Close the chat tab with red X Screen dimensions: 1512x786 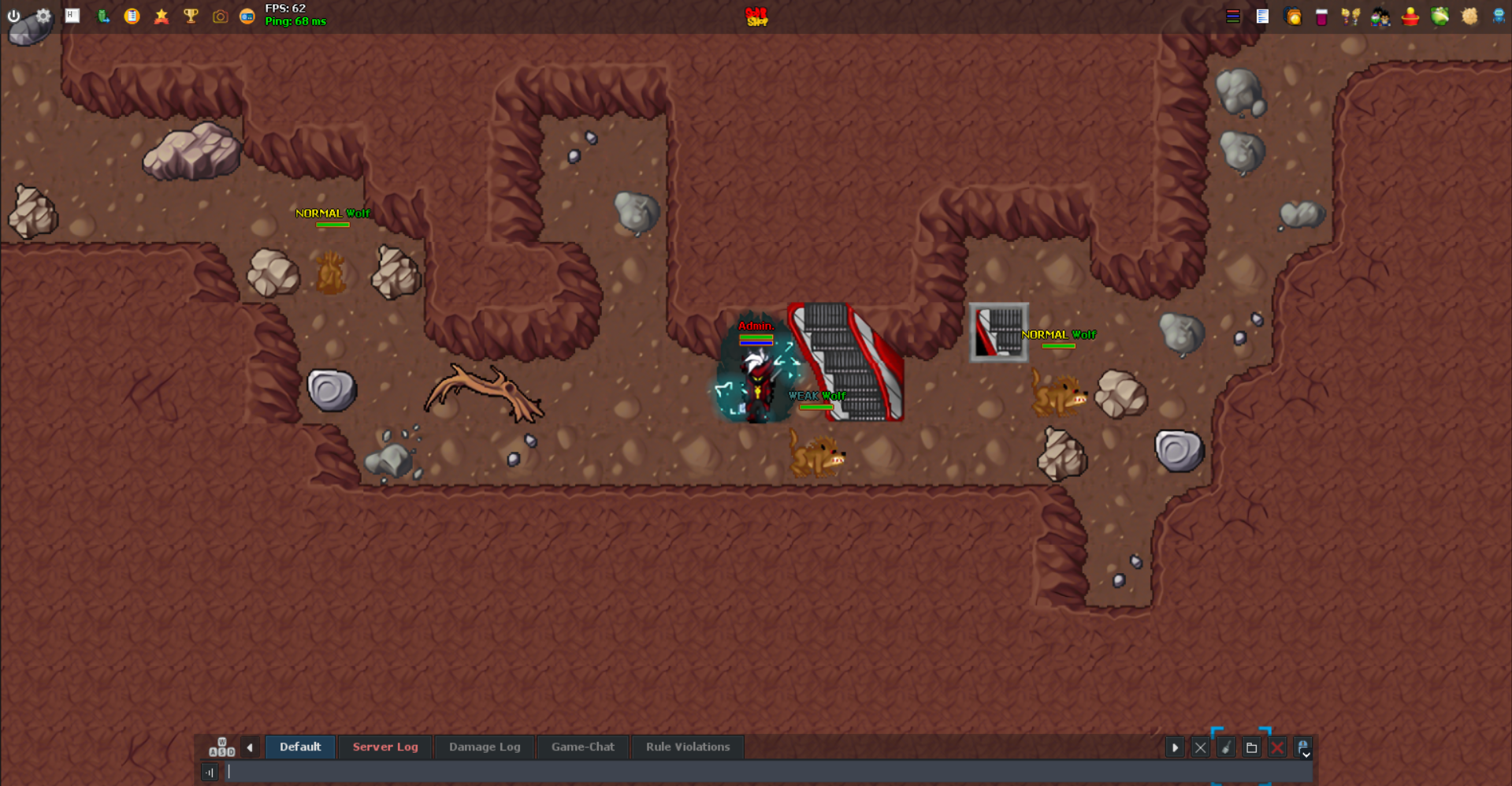(x=1277, y=747)
